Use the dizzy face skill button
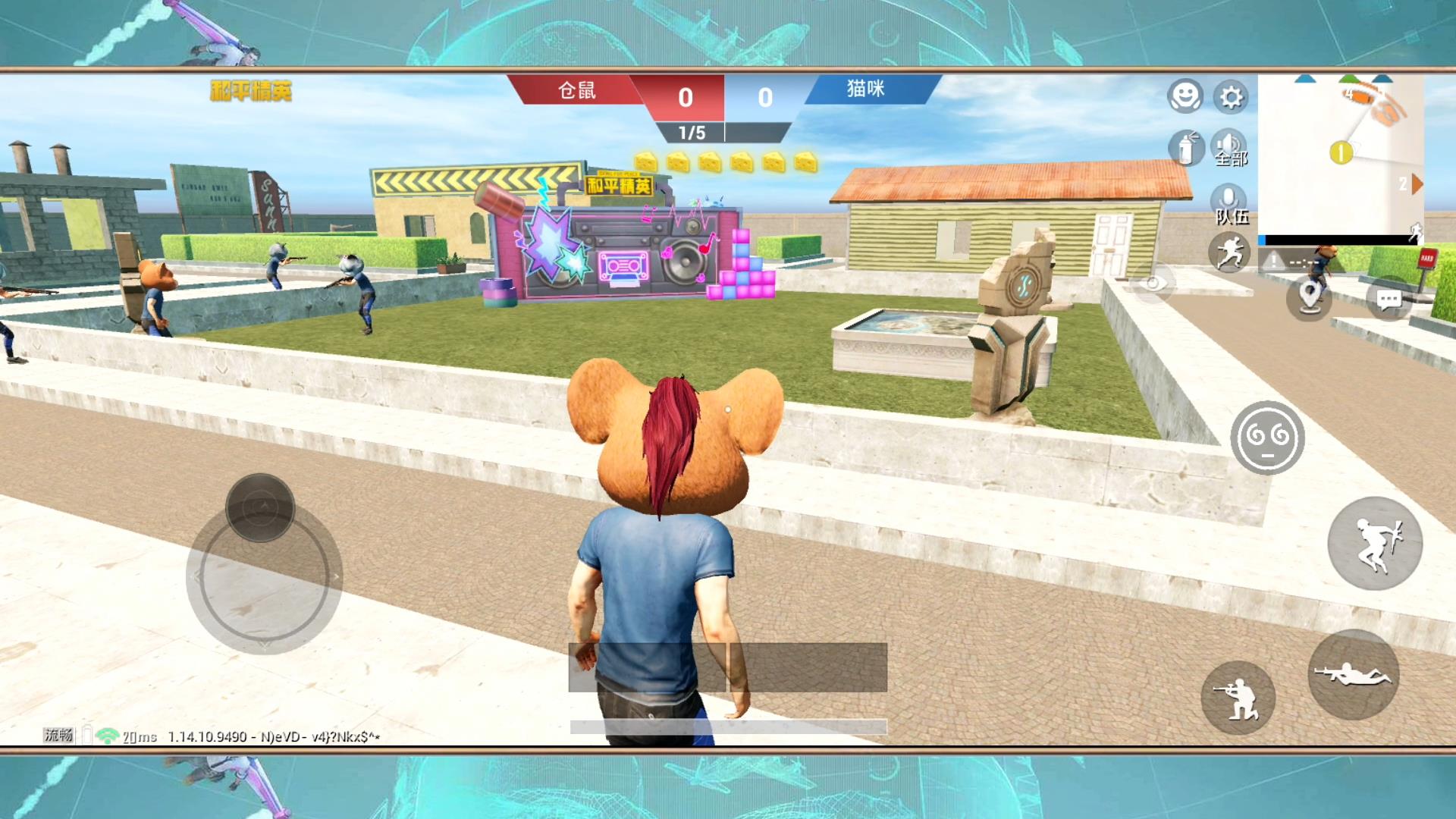 (1267, 438)
